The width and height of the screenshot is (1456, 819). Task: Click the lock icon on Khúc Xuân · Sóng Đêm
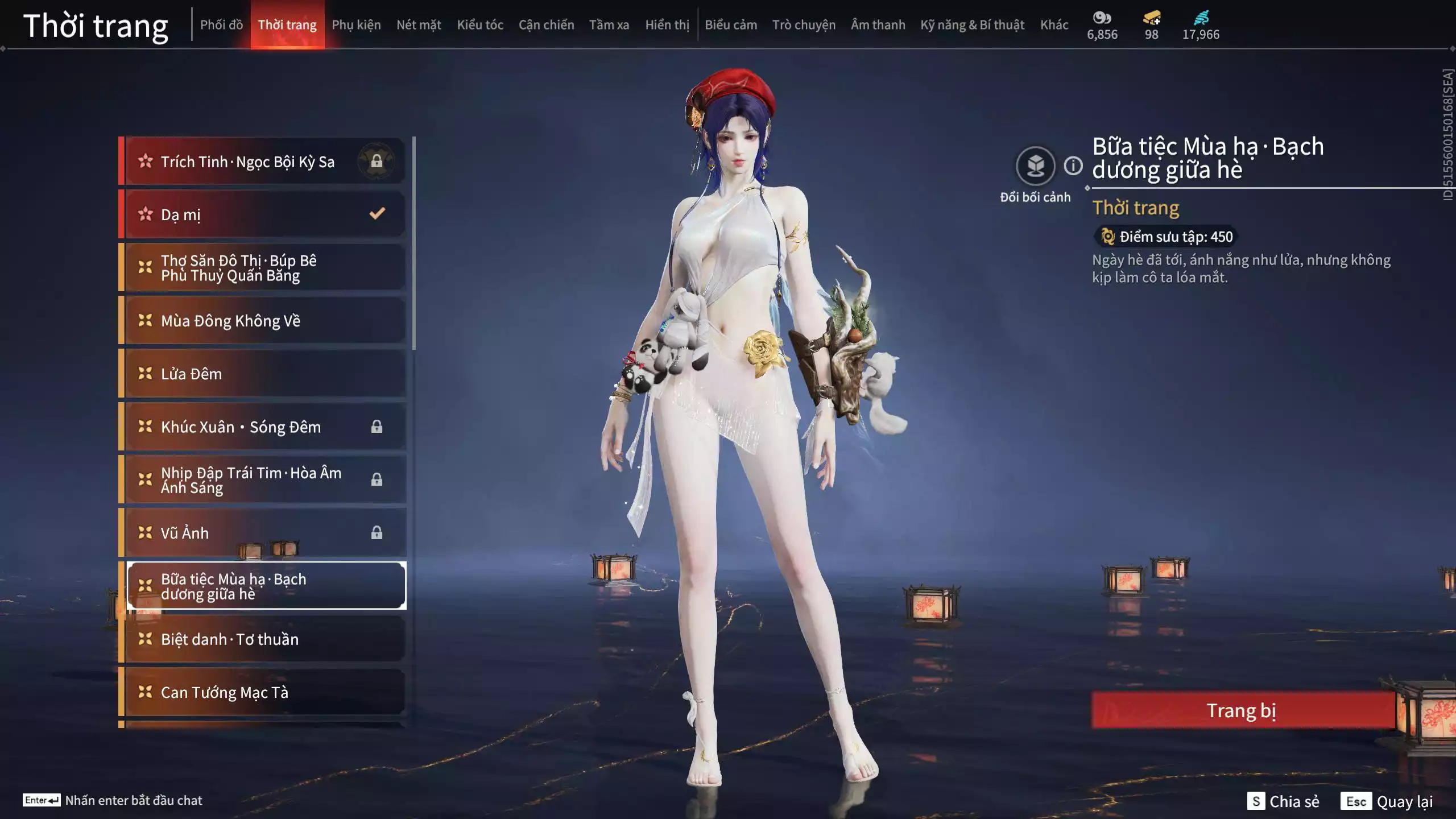pyautogui.click(x=377, y=427)
